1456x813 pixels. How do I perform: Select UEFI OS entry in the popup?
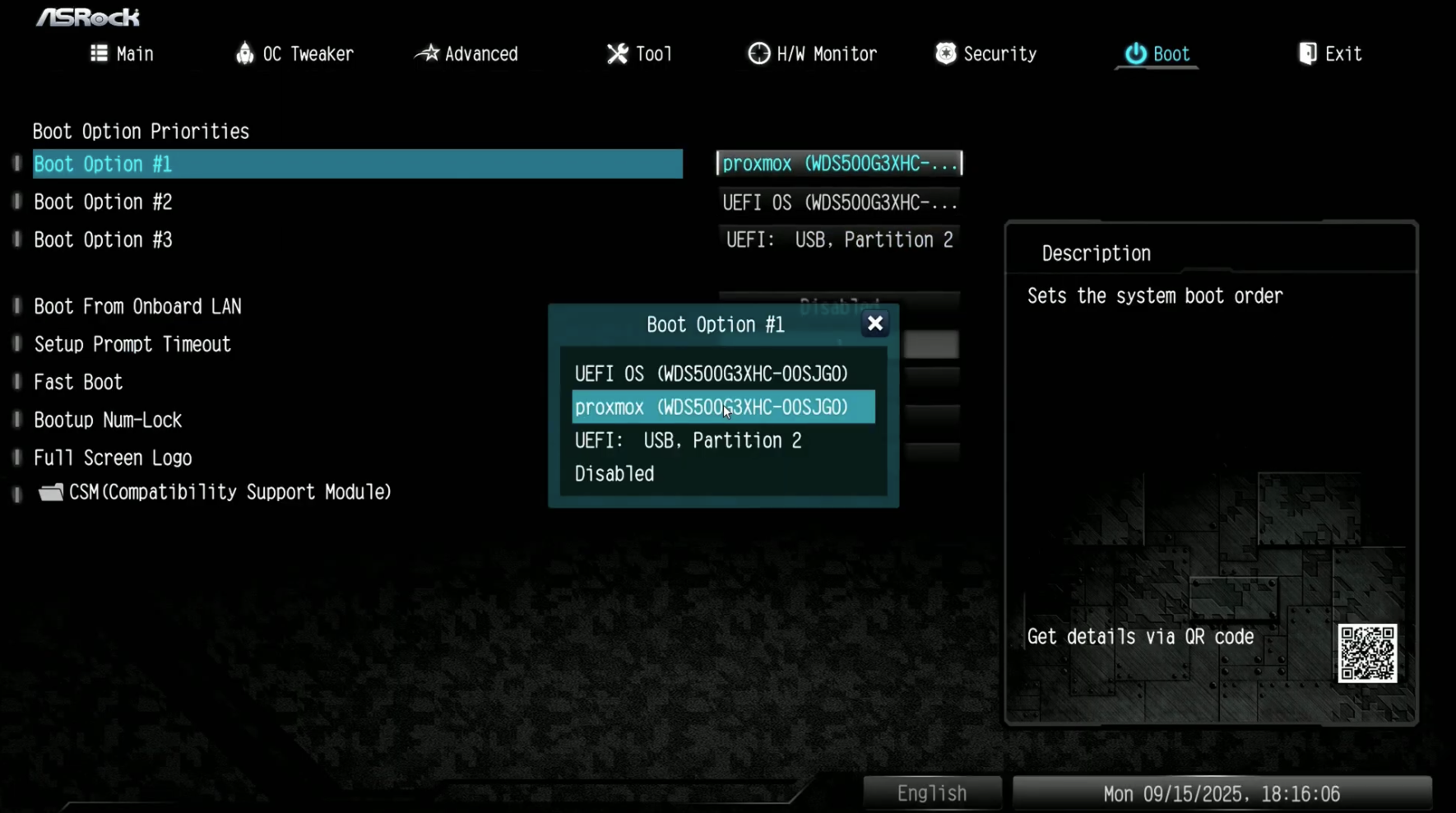[x=711, y=373]
